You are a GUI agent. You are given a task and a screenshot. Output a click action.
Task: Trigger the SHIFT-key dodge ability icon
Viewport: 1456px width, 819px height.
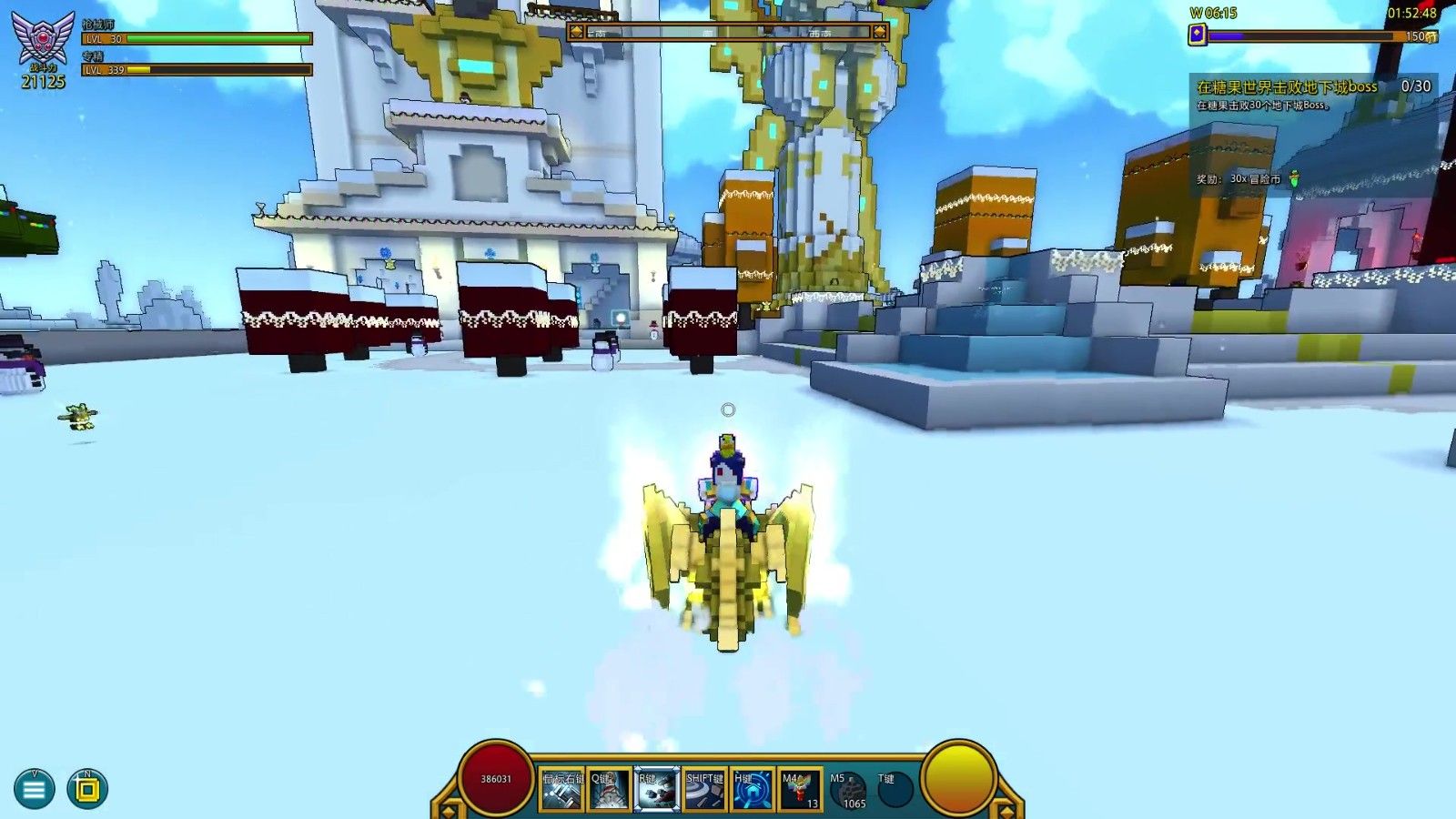704,790
